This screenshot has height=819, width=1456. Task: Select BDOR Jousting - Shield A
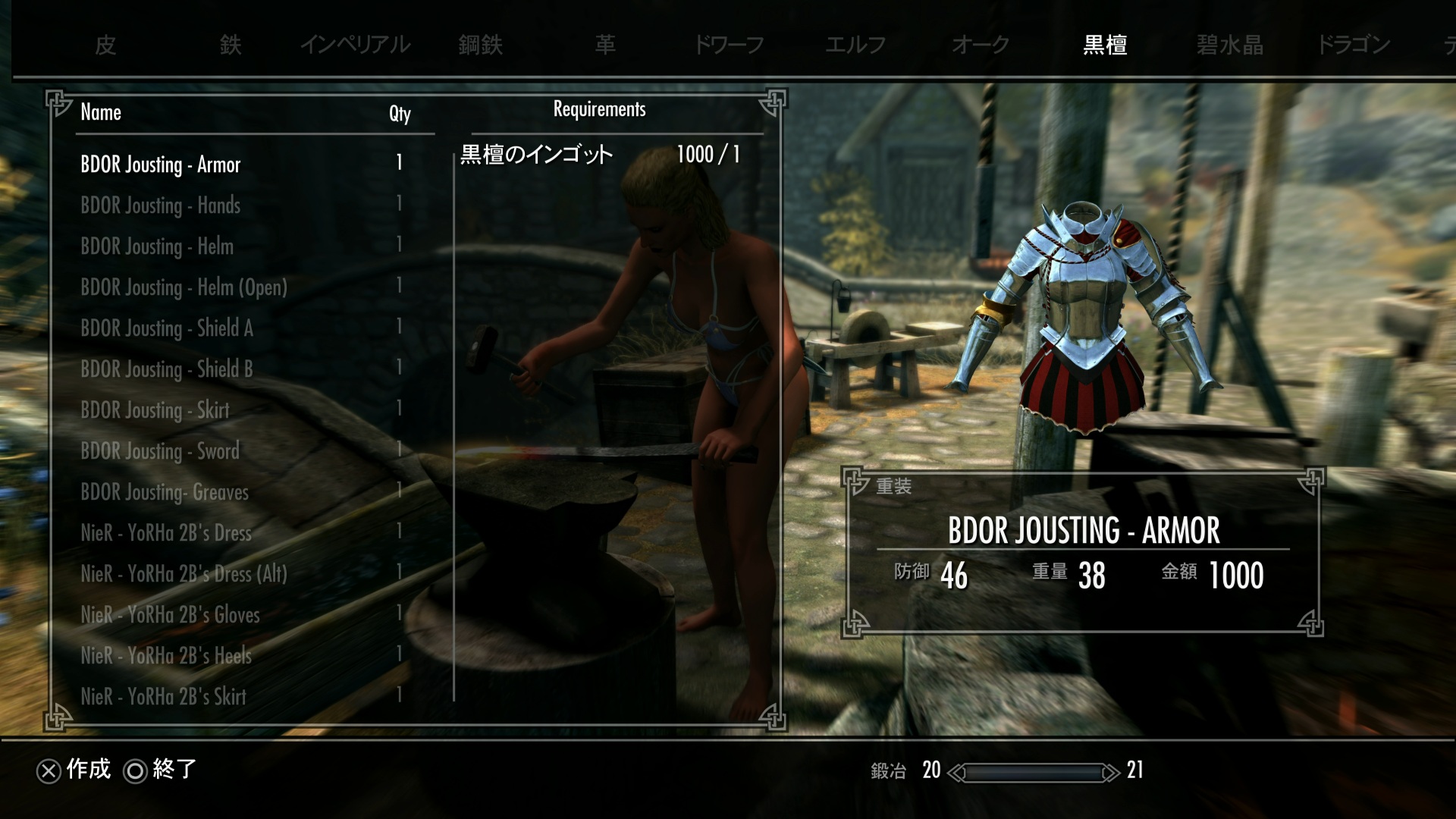pos(167,328)
